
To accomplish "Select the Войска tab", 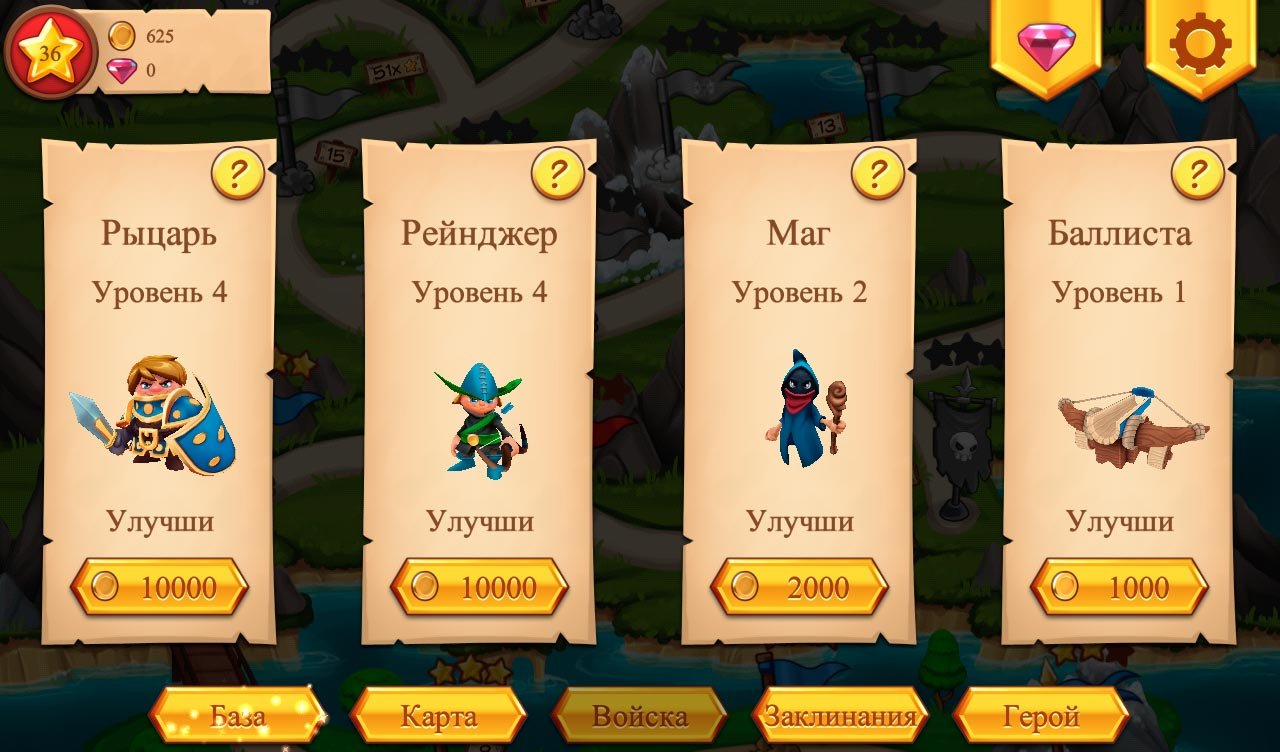I will point(640,716).
